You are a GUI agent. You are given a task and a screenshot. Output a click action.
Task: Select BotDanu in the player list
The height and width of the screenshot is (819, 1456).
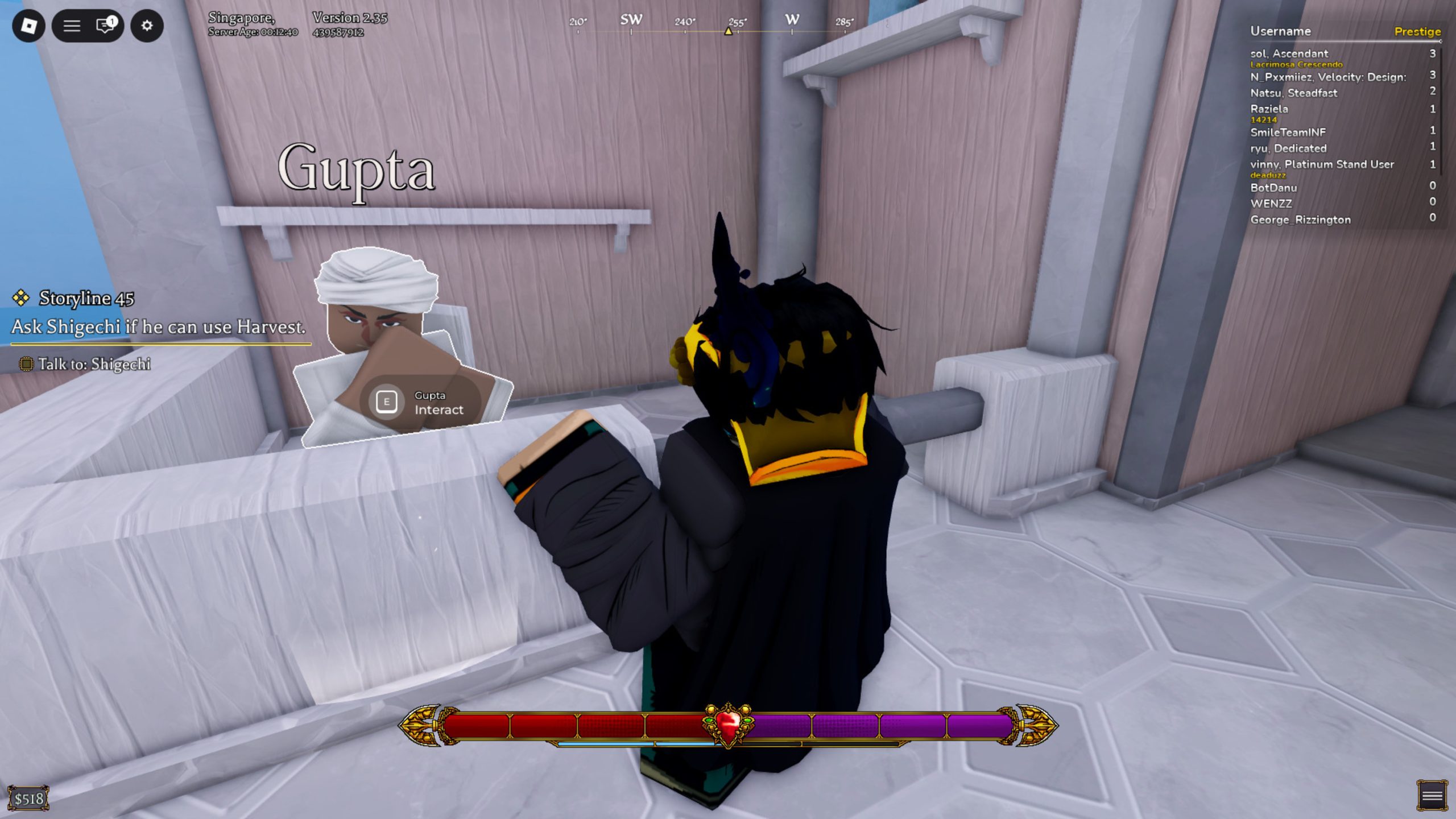(x=1273, y=188)
